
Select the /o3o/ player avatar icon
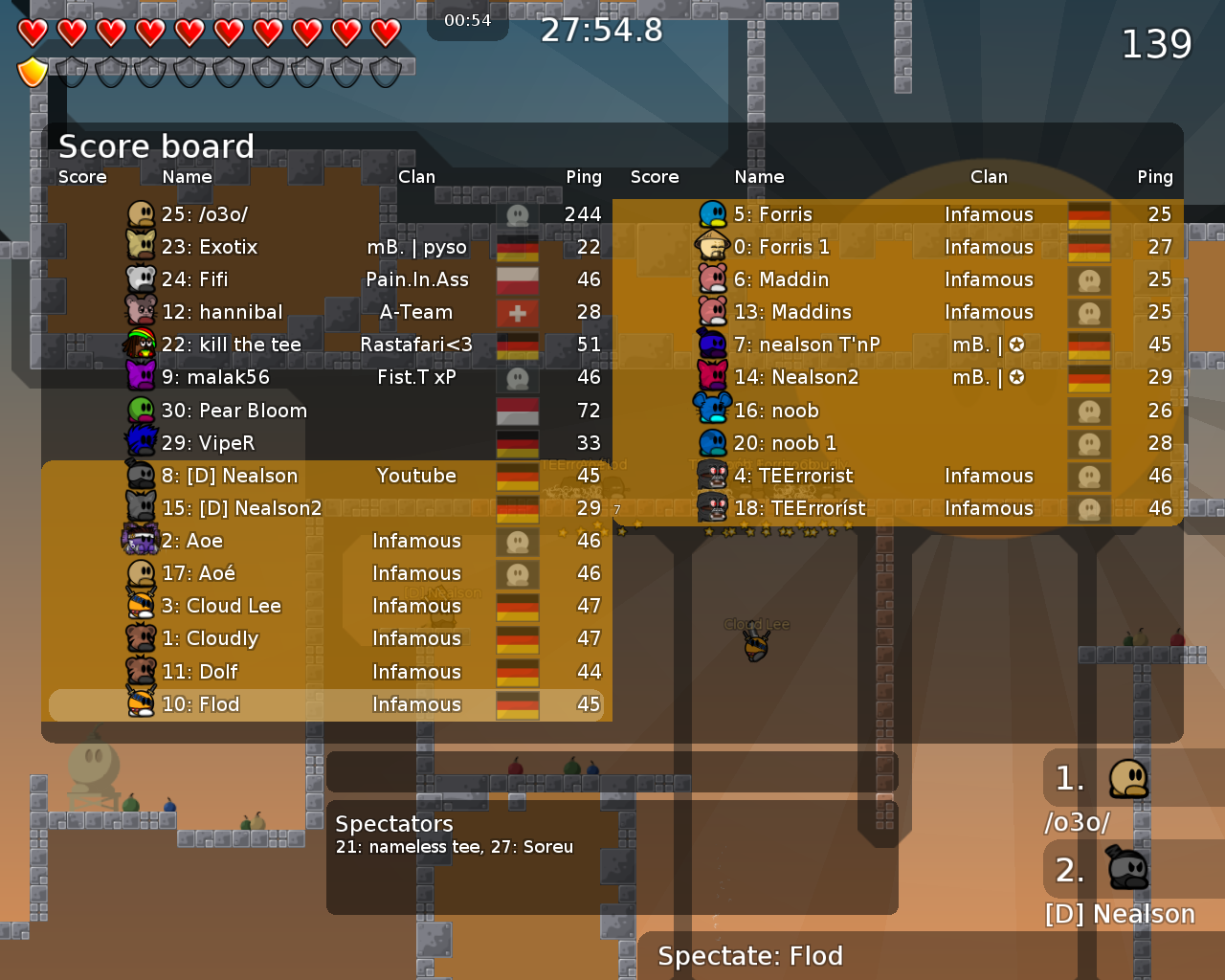point(141,214)
